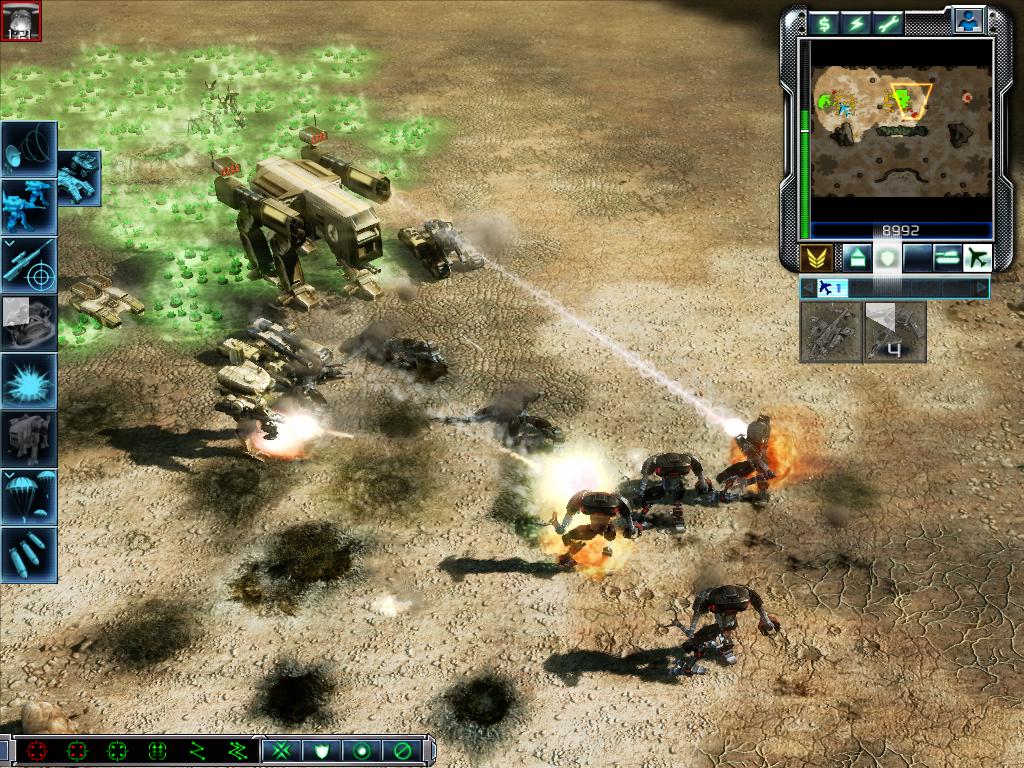1024x768 pixels.
Task: Switch to the structures production tab
Action: click(x=857, y=258)
